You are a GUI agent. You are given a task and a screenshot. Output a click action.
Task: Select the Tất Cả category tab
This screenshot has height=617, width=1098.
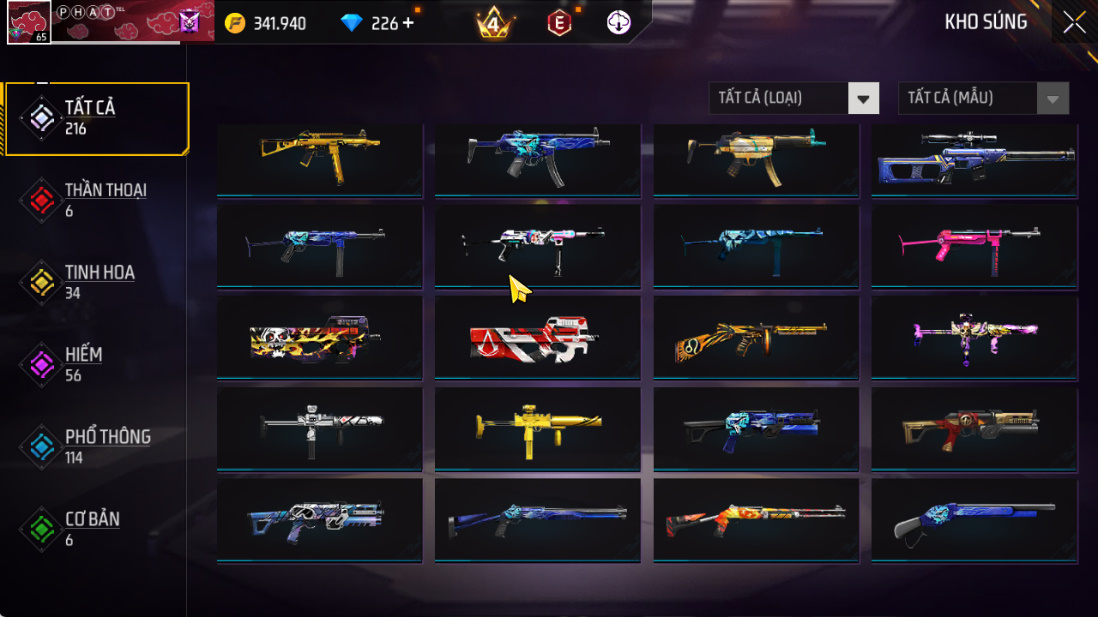click(96, 118)
